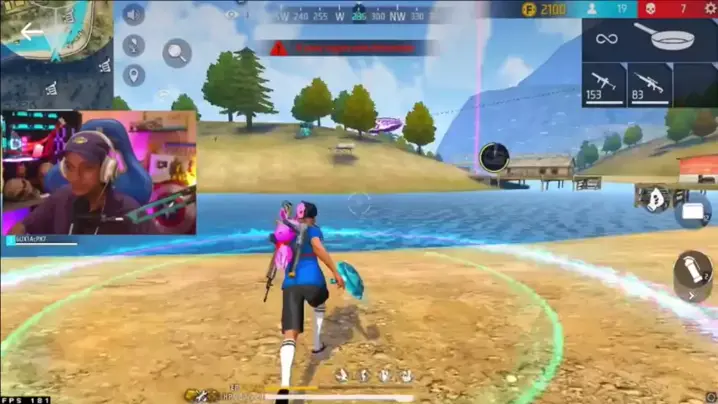Screen dimensions: 718x404
Task: Open the settings gear
Action: pos(710,9)
